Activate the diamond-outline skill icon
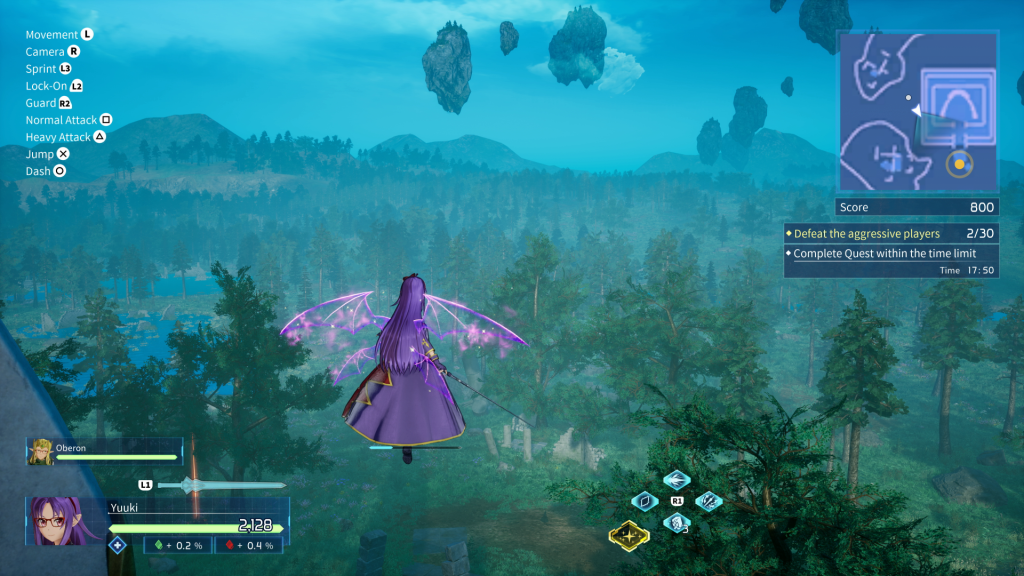The image size is (1024, 576). pos(645,501)
